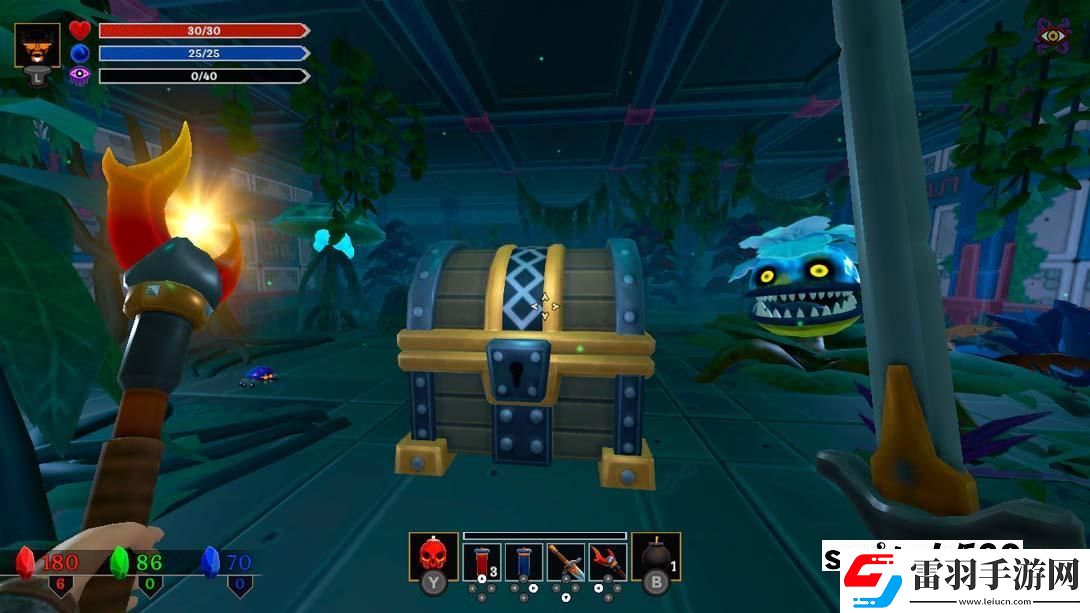Equip the sword from the hotbar
Screen dimensions: 1090x613
(566, 561)
